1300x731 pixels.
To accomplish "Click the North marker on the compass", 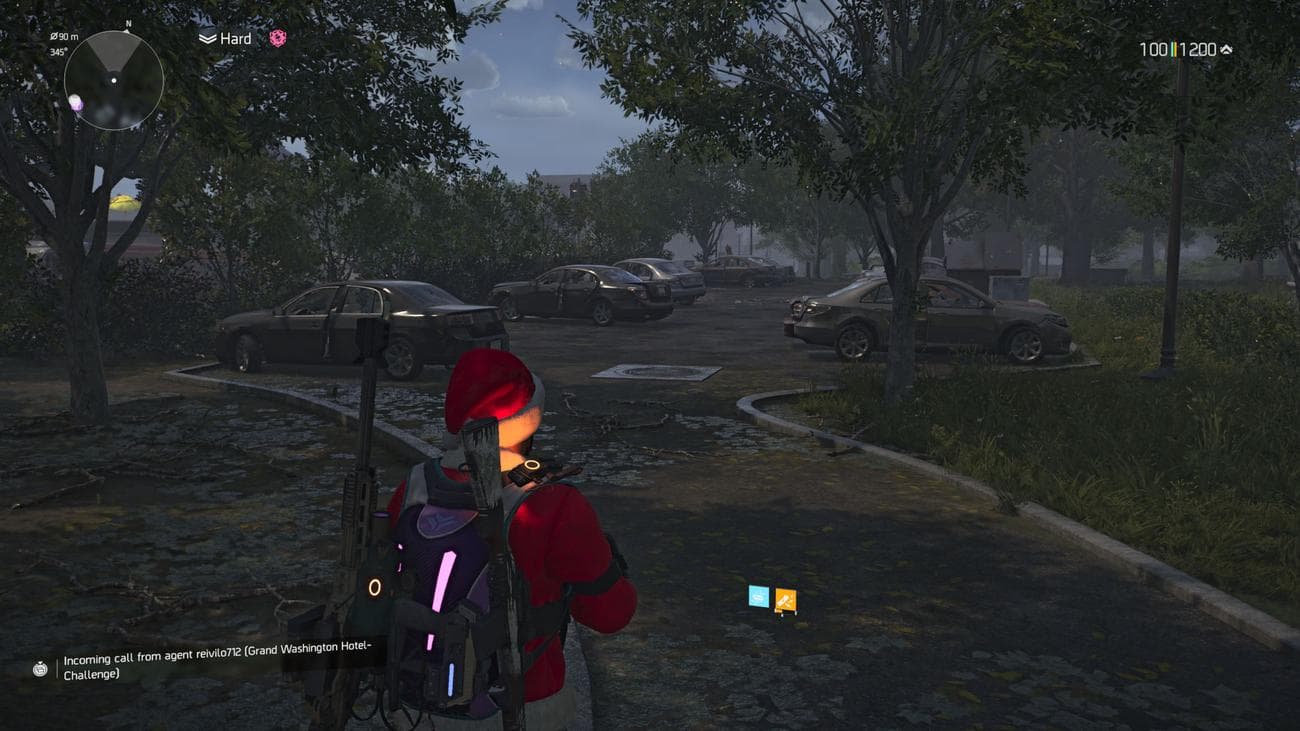I will [x=128, y=24].
